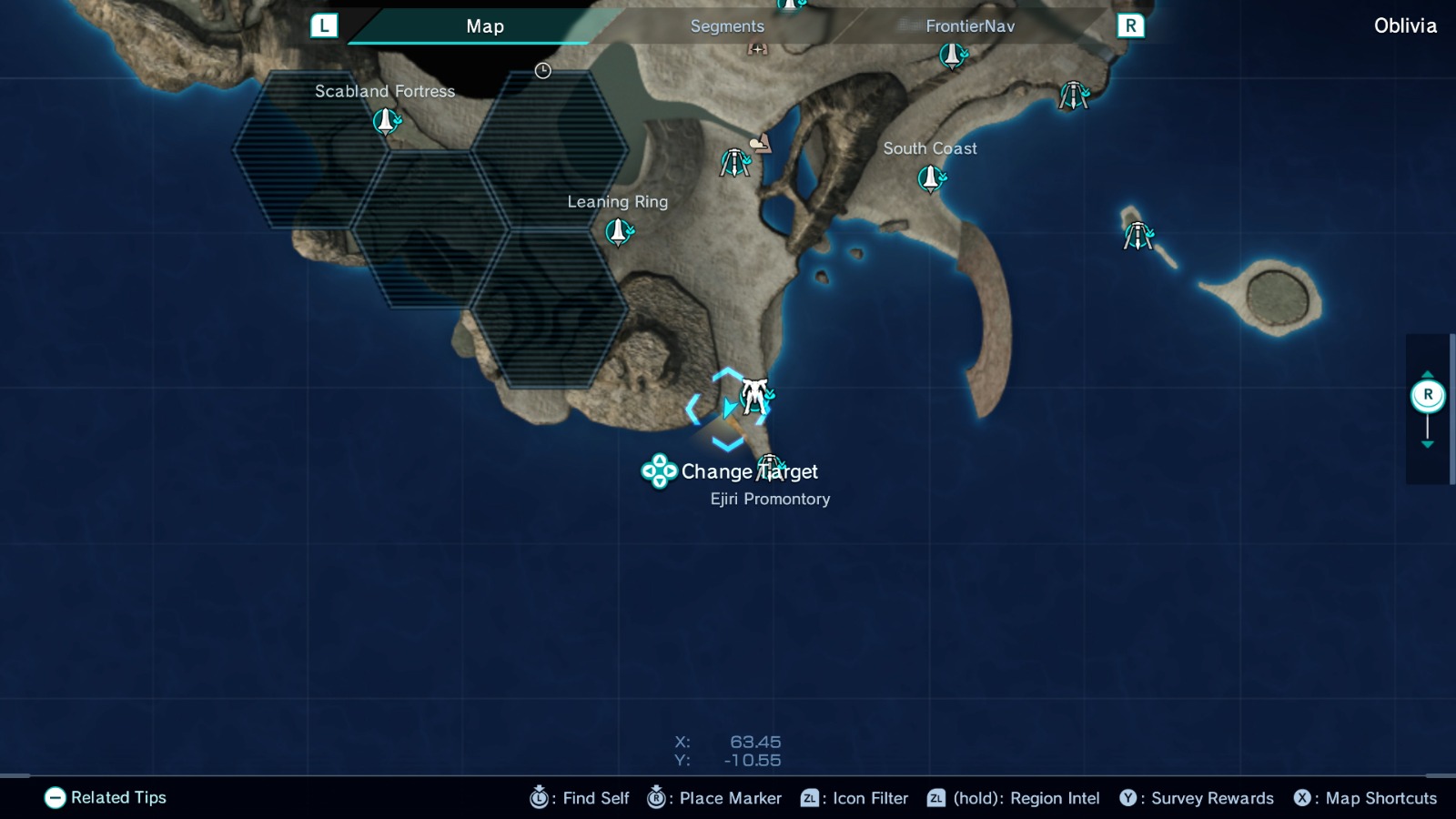The height and width of the screenshot is (819, 1456).
Task: Open Related Tips
Action: click(108, 797)
